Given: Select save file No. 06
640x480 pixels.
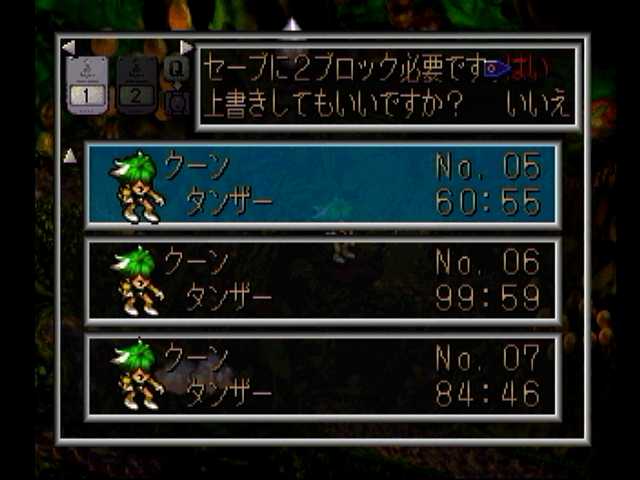Looking at the screenshot, I should (x=322, y=280).
